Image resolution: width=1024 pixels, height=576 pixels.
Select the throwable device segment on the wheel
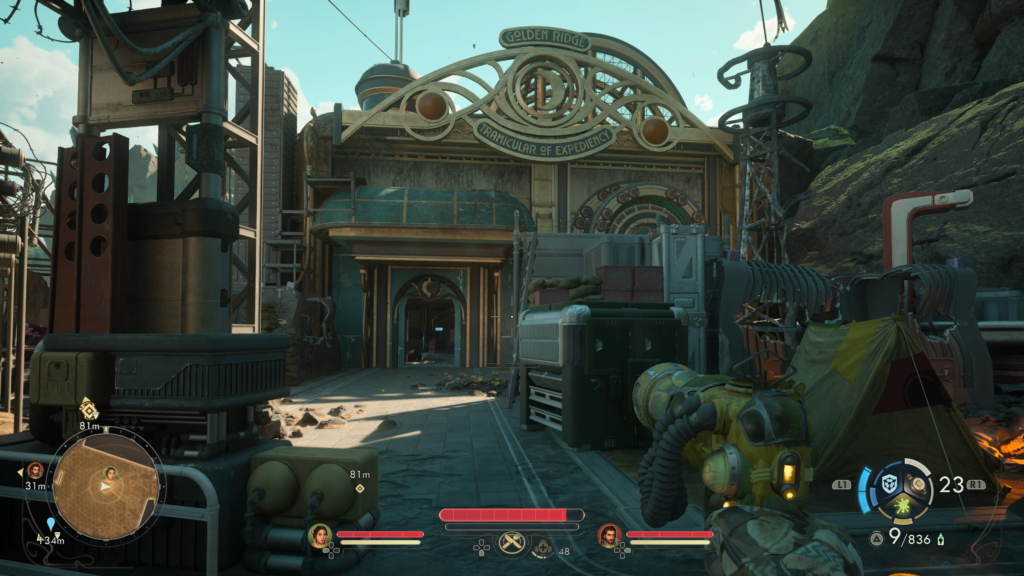[918, 483]
